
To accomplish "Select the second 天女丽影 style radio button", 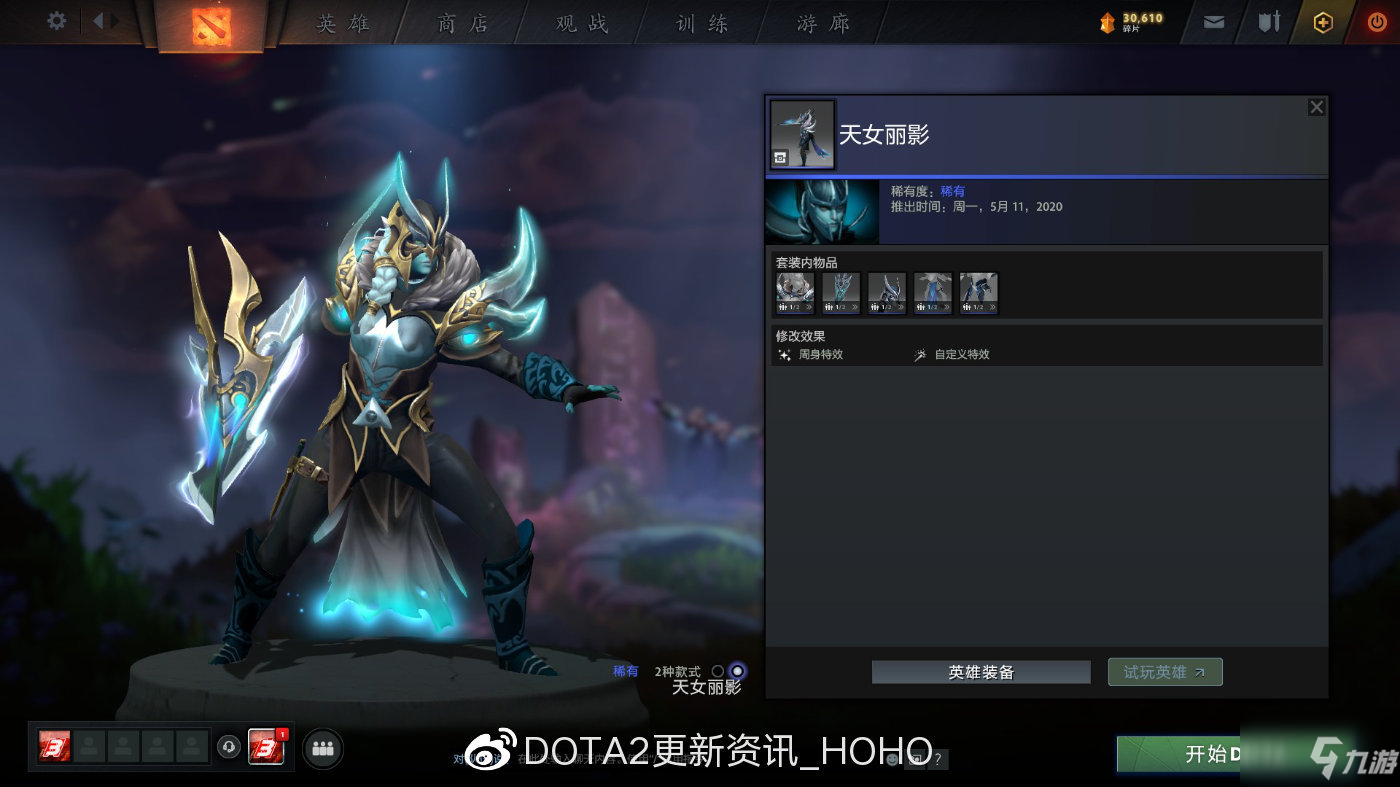I will coord(737,671).
